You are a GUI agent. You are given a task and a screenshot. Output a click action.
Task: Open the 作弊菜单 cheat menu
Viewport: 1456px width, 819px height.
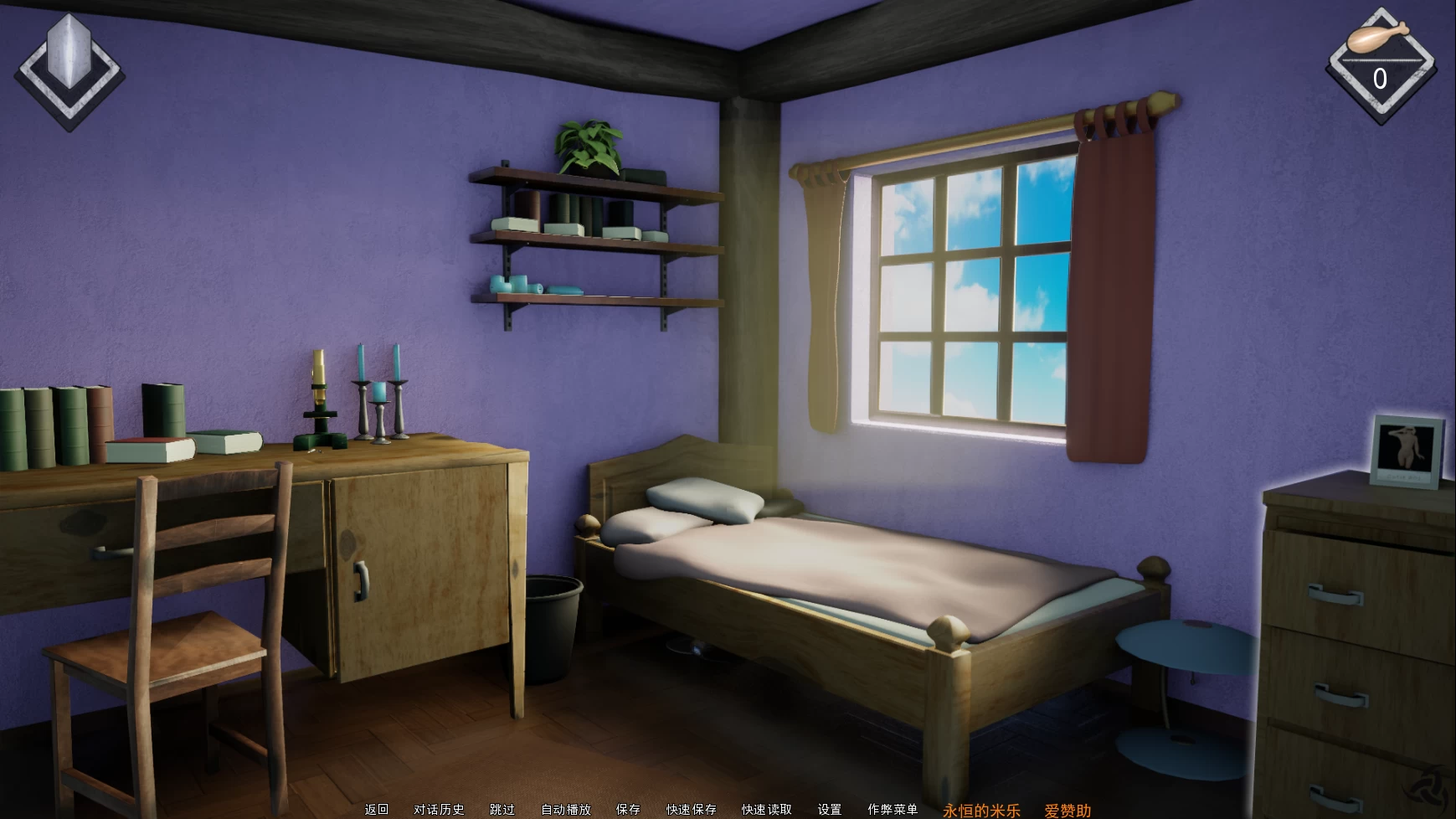tap(893, 810)
